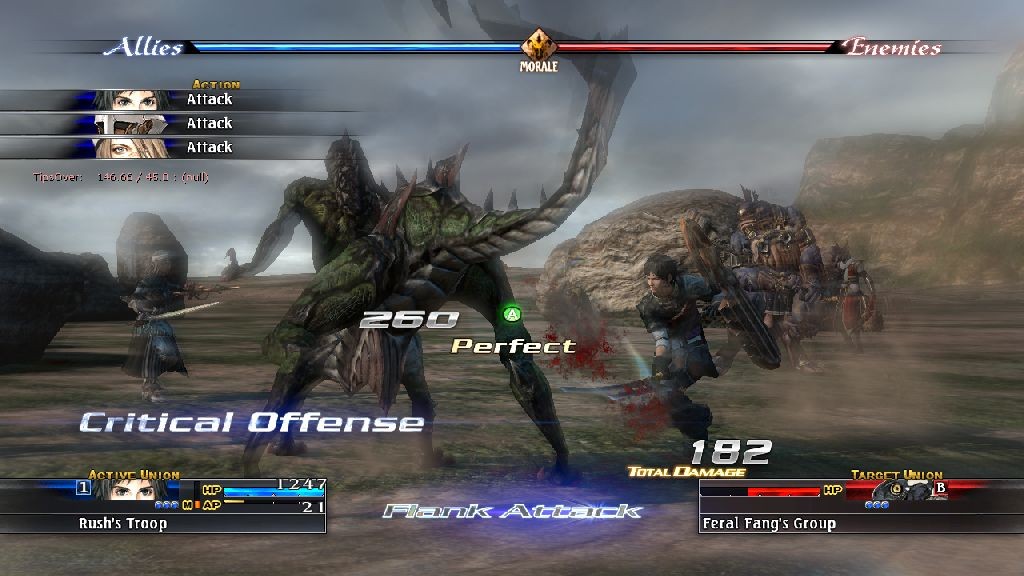
Task: Click the Morale emblem icon
Action: coord(538,45)
